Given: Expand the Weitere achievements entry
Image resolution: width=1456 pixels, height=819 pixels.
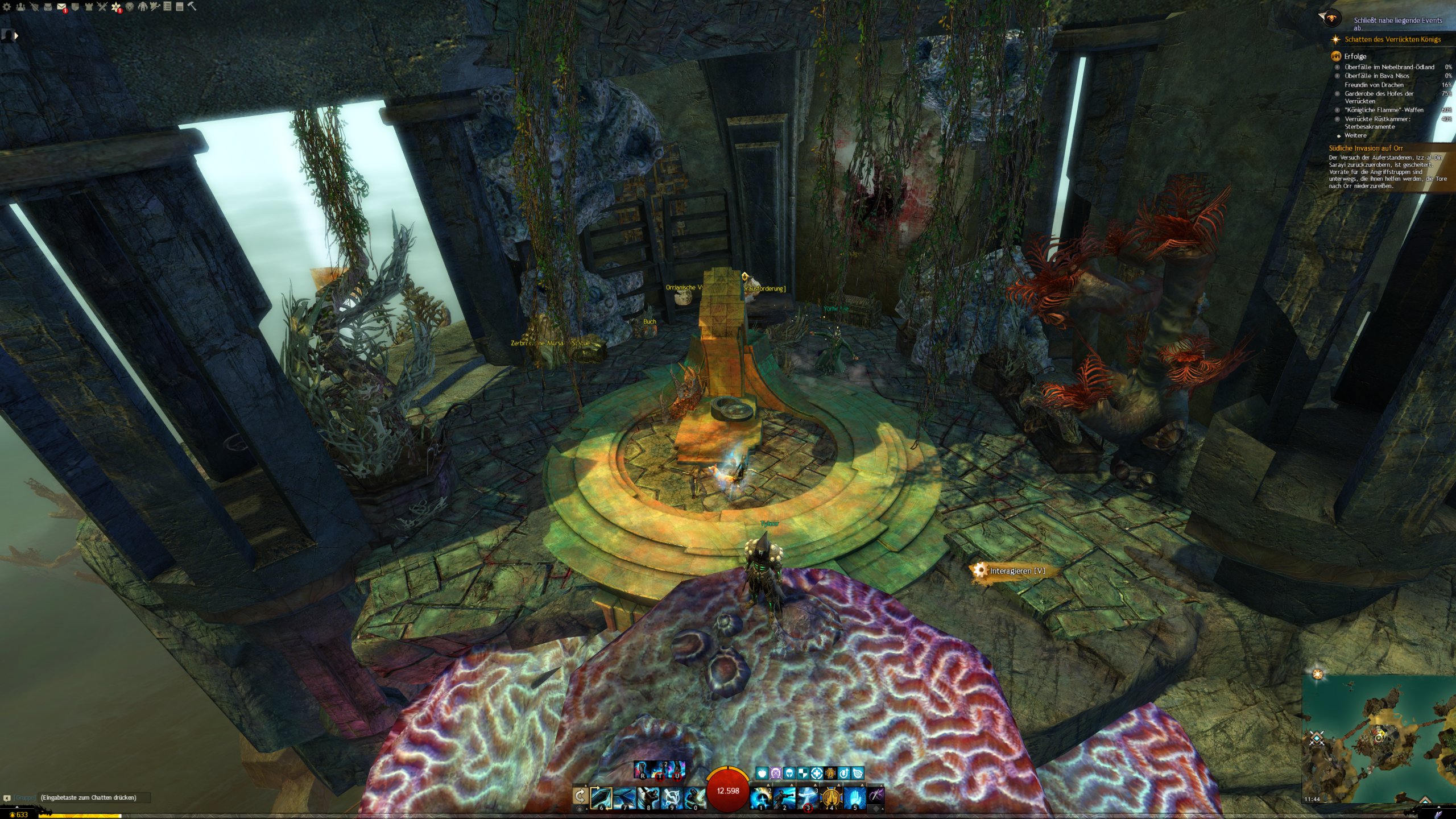Looking at the screenshot, I should coord(1355,135).
